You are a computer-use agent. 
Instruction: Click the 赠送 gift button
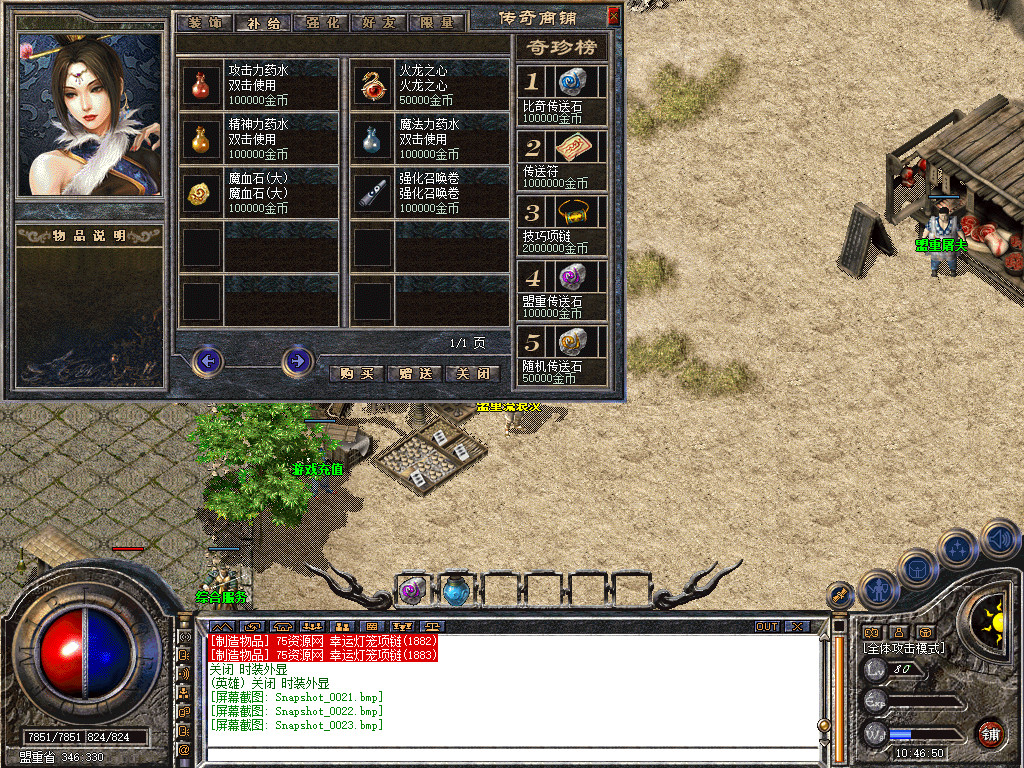click(414, 373)
